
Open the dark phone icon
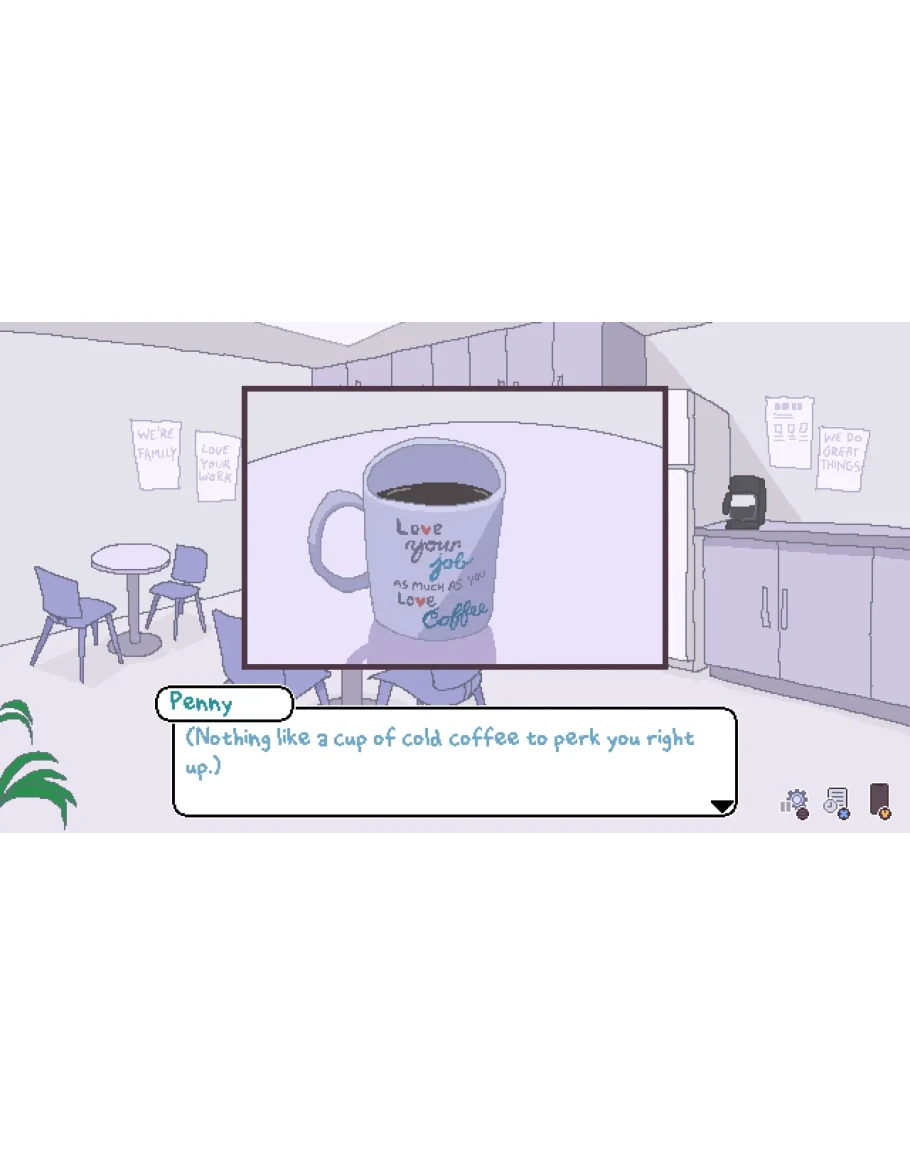[x=879, y=800]
